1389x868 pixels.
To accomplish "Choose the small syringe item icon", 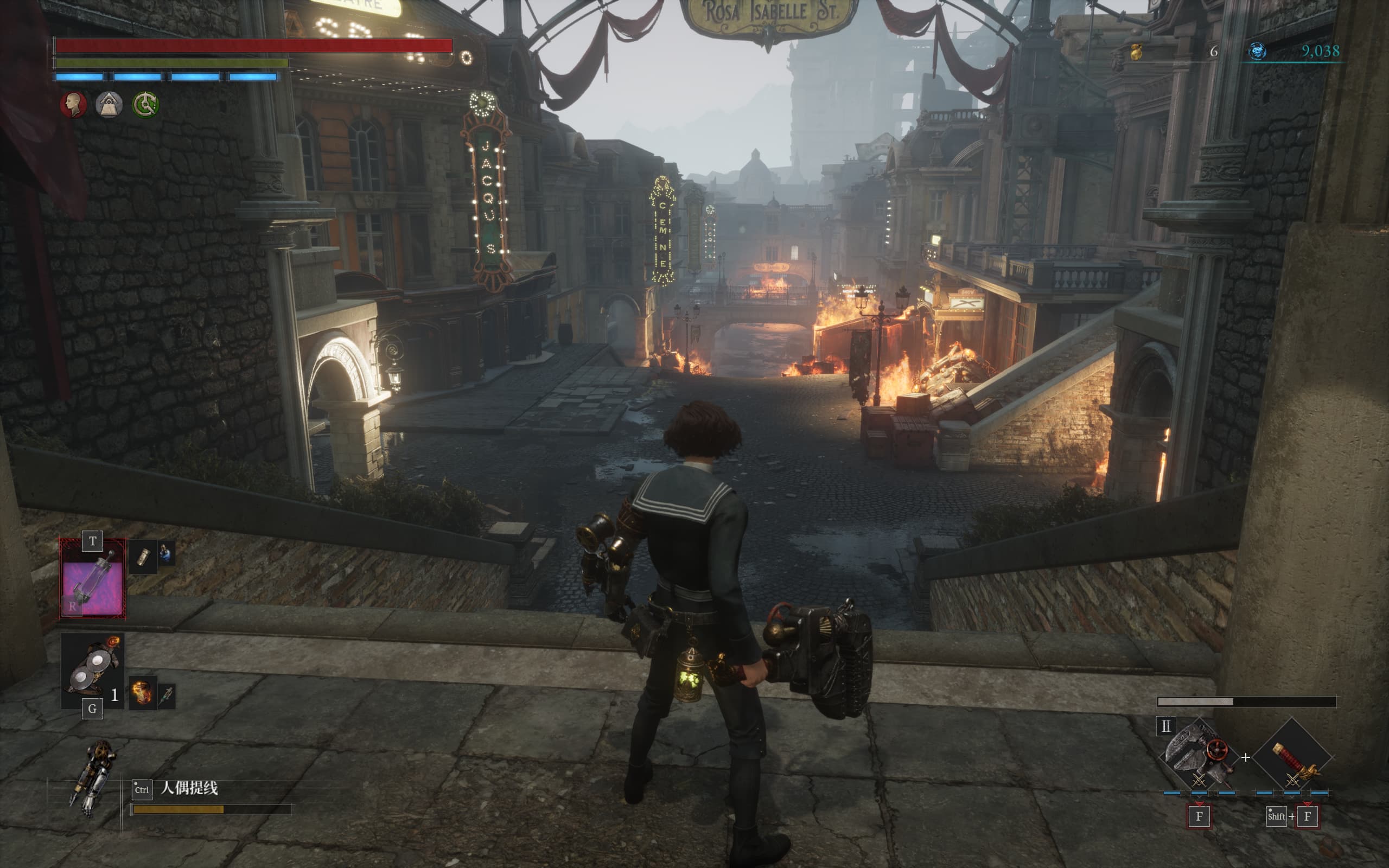I will coord(167,696).
